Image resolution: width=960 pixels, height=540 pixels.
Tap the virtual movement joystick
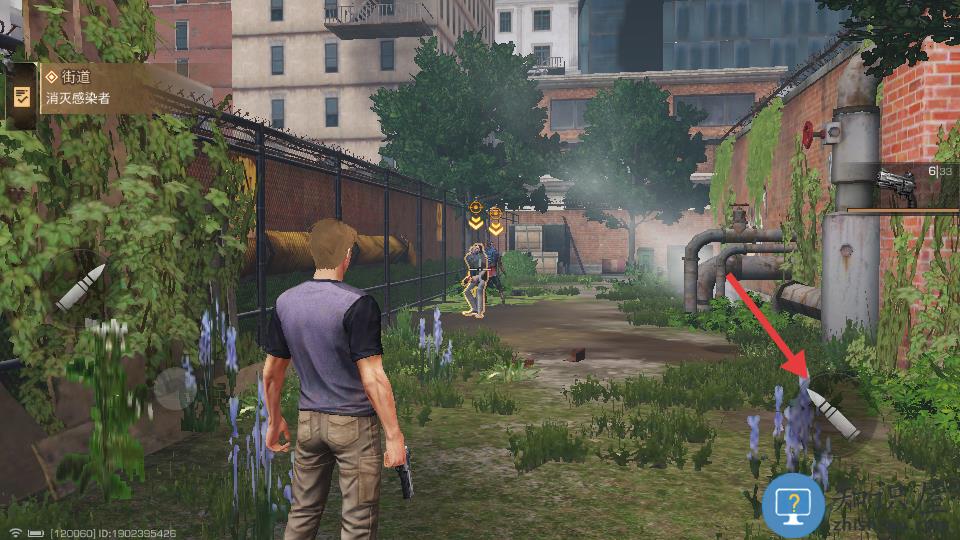pyautogui.click(x=176, y=387)
